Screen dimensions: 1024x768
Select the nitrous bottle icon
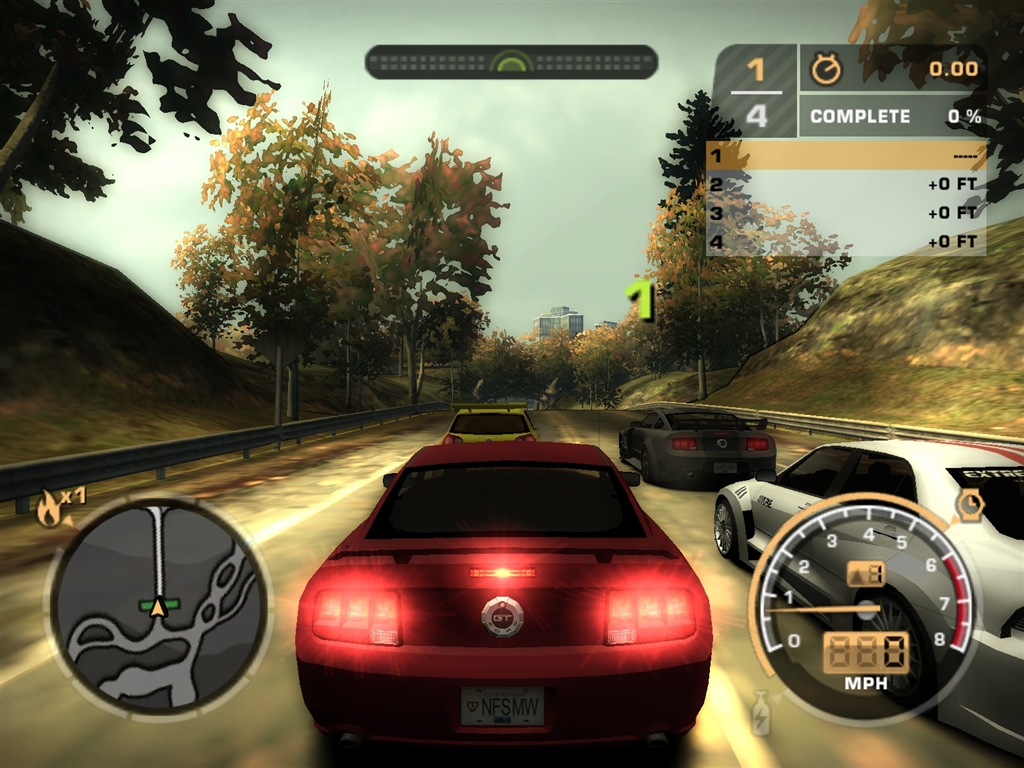click(761, 711)
